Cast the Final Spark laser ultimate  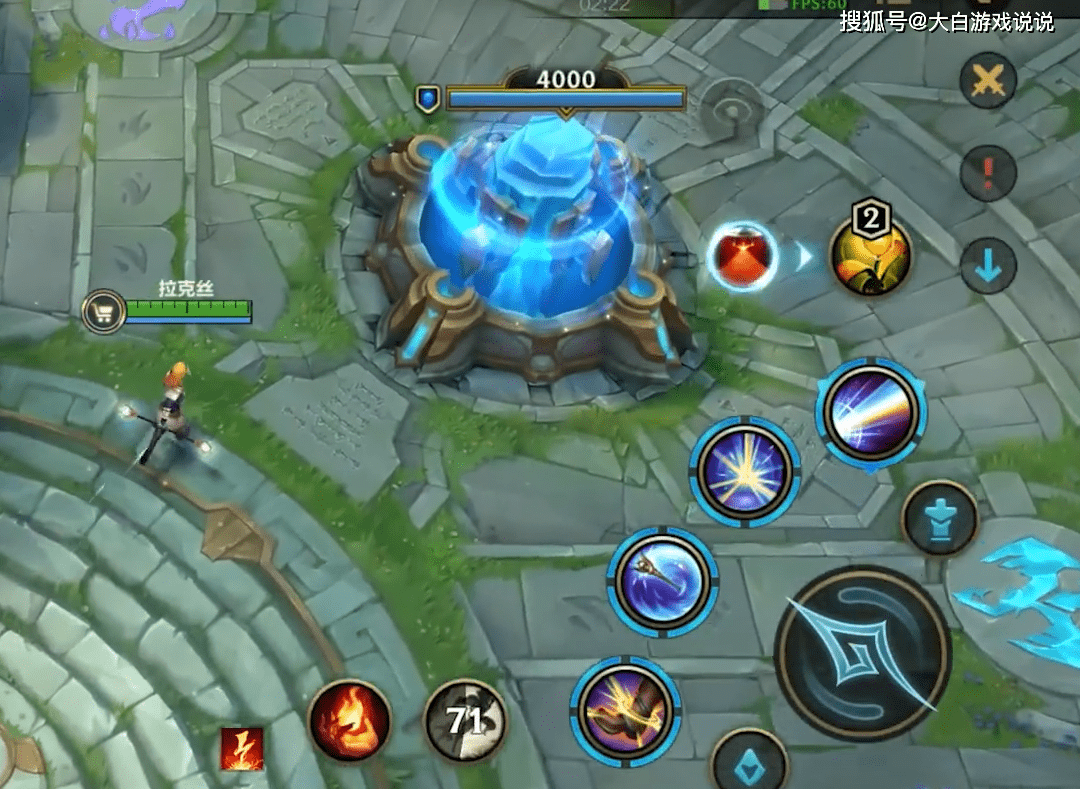coord(870,412)
